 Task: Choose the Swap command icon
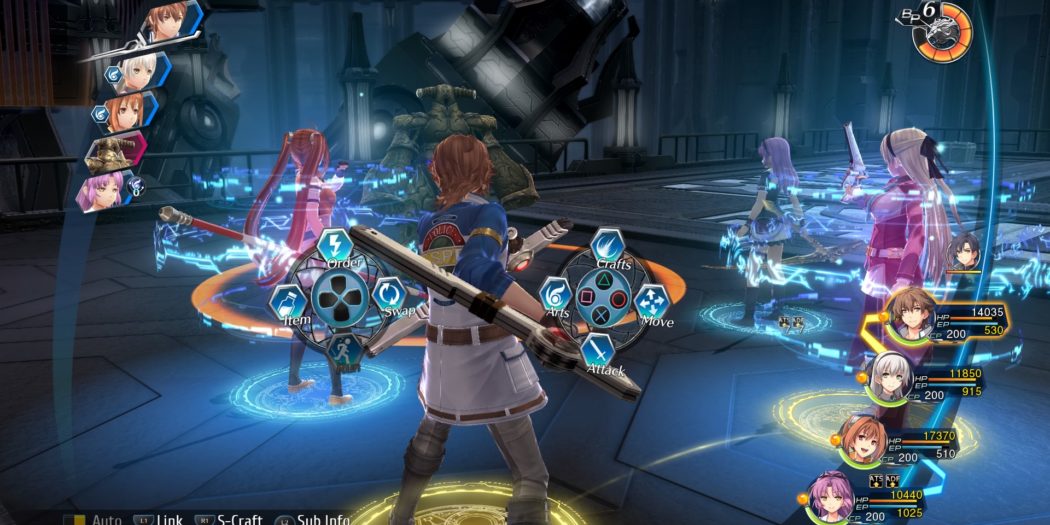tap(390, 294)
